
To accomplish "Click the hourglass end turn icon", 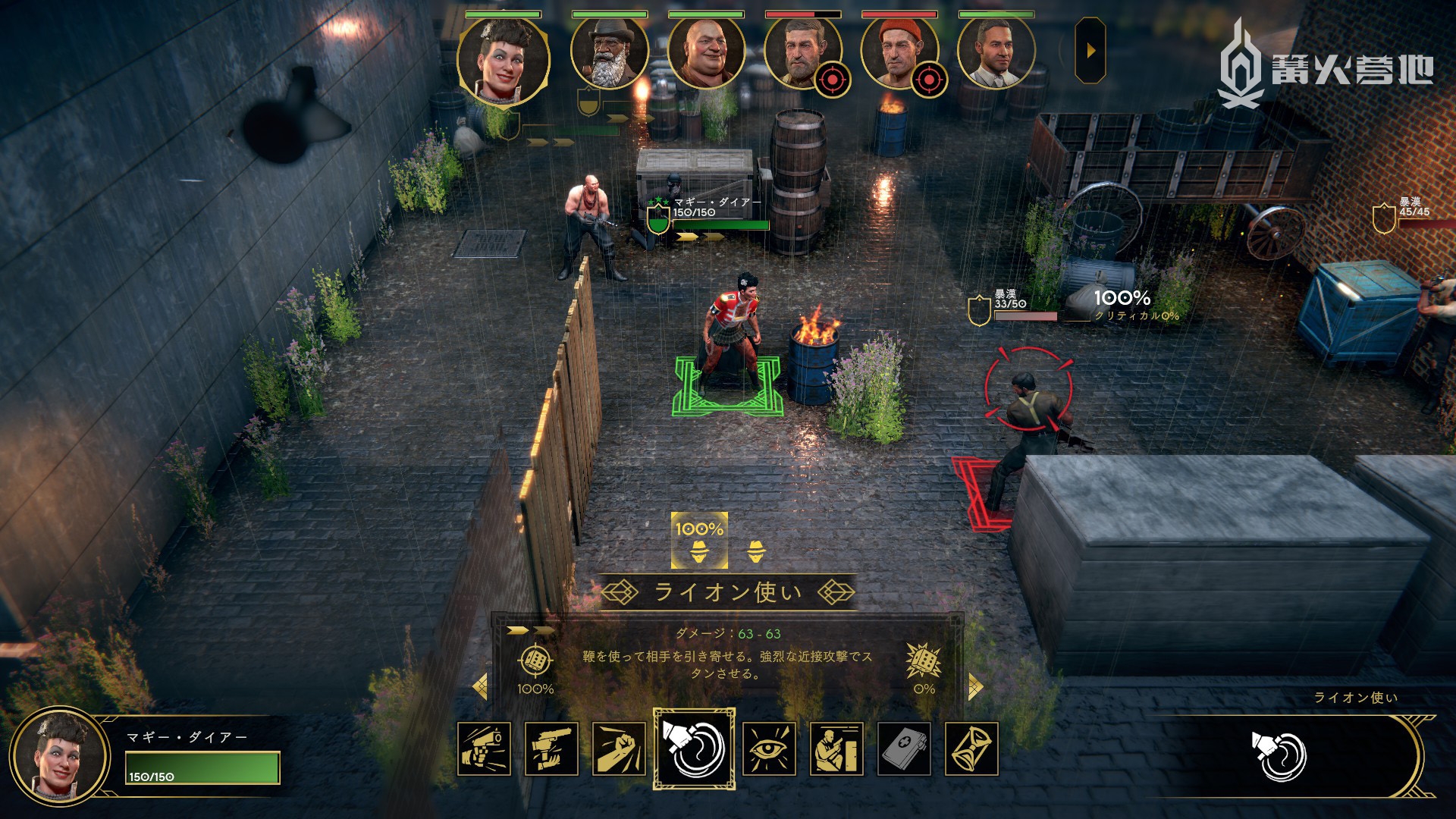I will [x=971, y=749].
